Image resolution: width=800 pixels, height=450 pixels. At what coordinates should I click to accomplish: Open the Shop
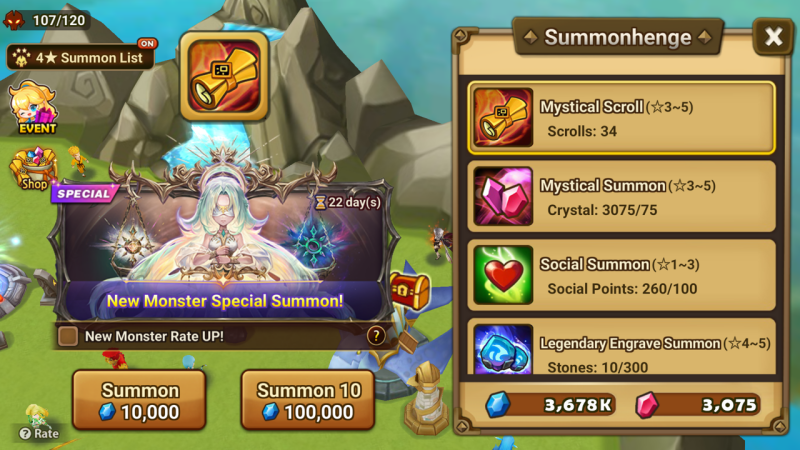point(33,170)
